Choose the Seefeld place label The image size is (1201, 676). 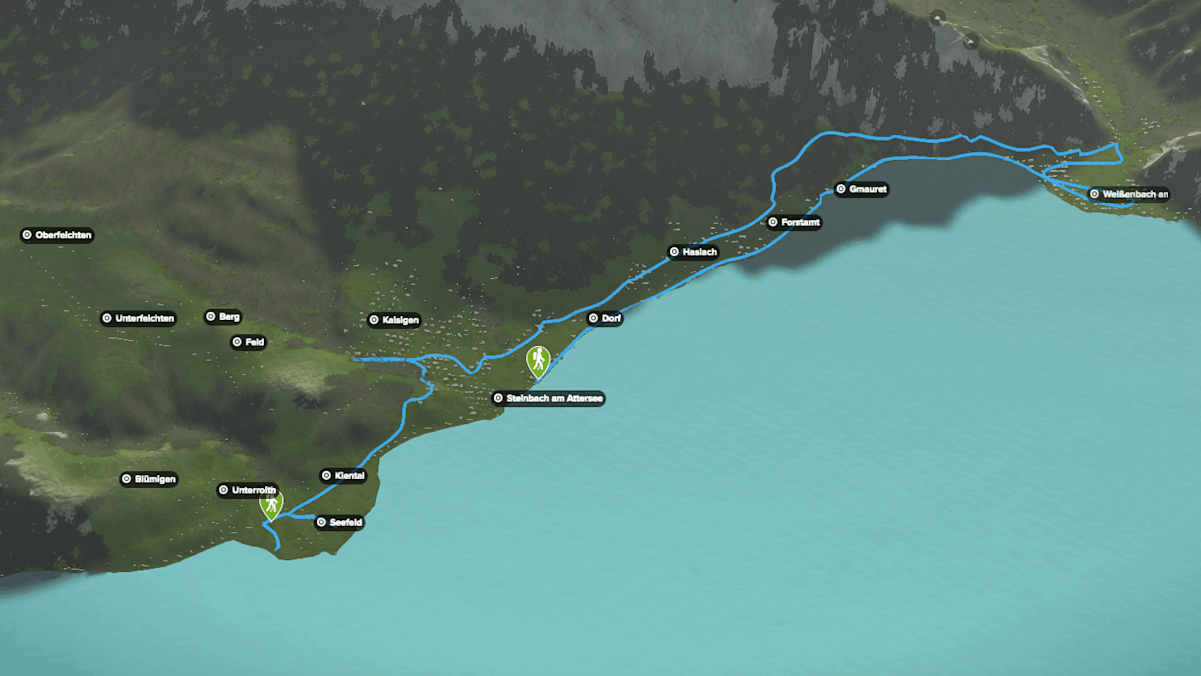[x=339, y=522]
